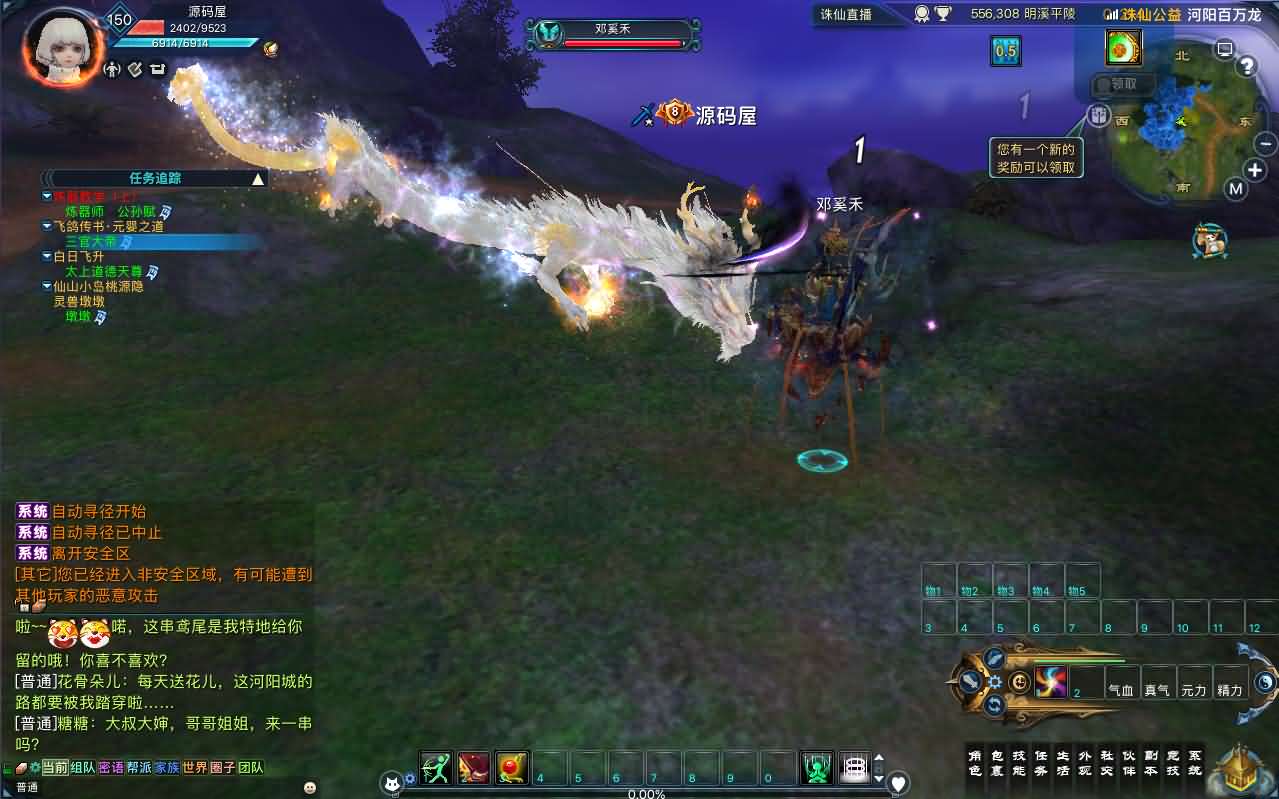The width and height of the screenshot is (1279, 799).
Task: Activate the green archer skill in hotbar
Action: coord(436,767)
